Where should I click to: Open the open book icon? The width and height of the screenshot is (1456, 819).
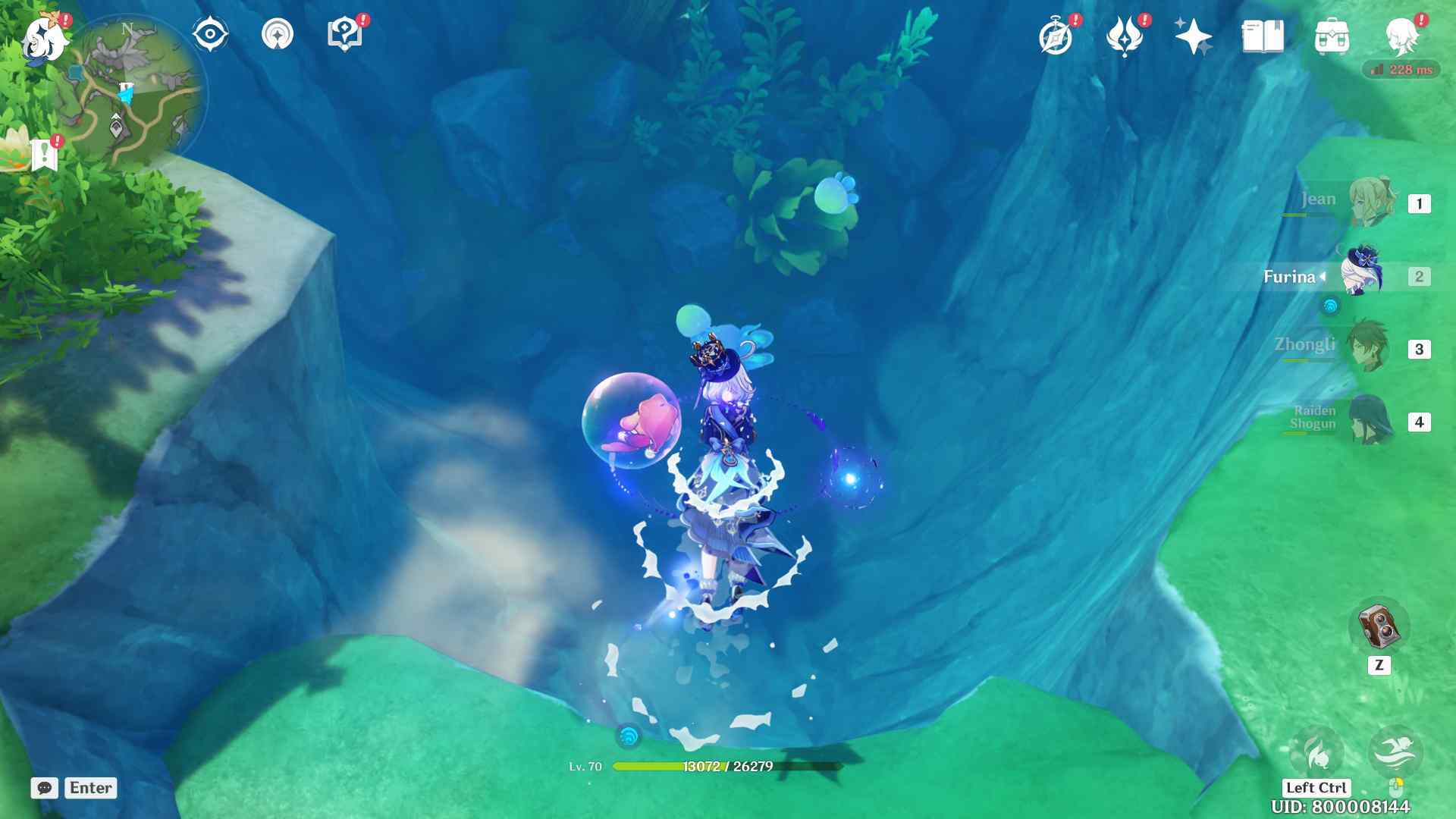tap(1262, 36)
